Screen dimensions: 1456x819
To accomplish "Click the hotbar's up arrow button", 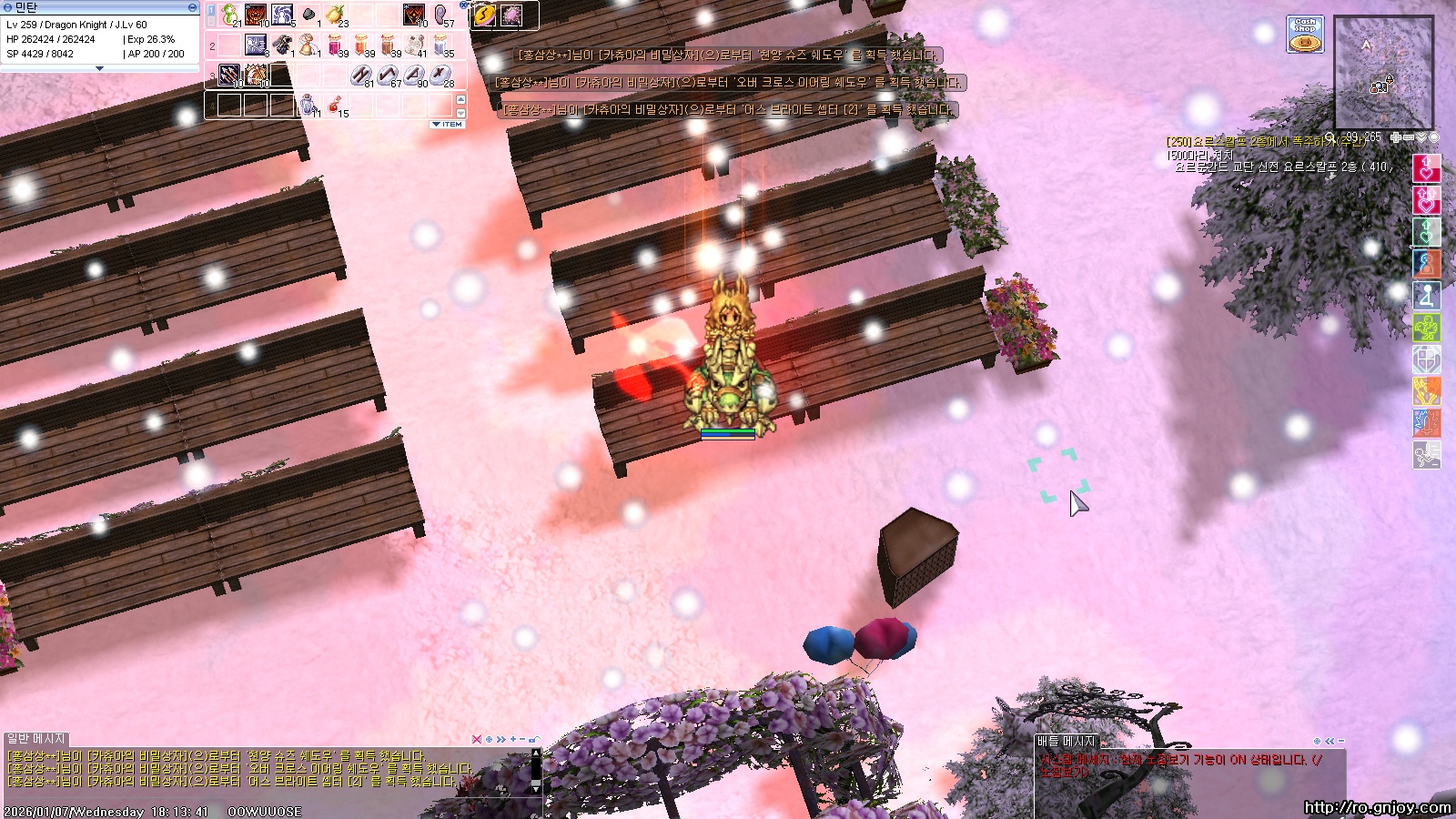I will [460, 99].
